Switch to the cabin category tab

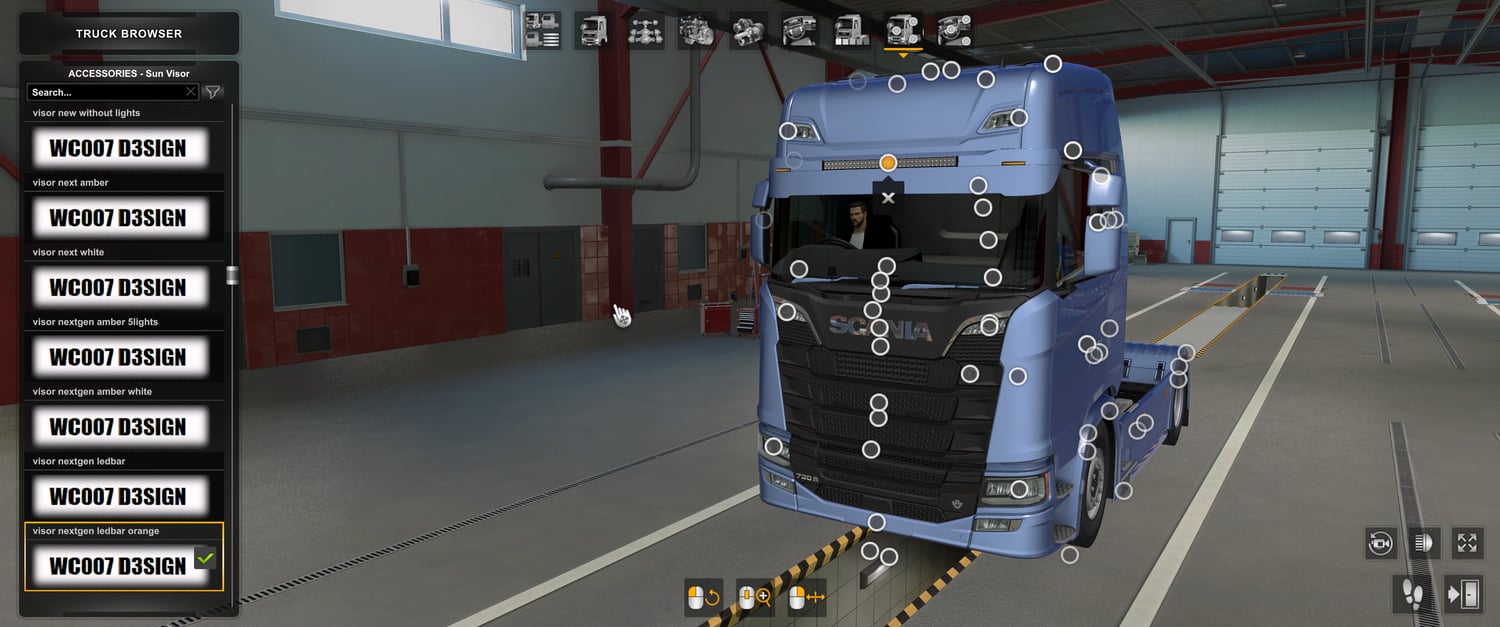point(593,30)
